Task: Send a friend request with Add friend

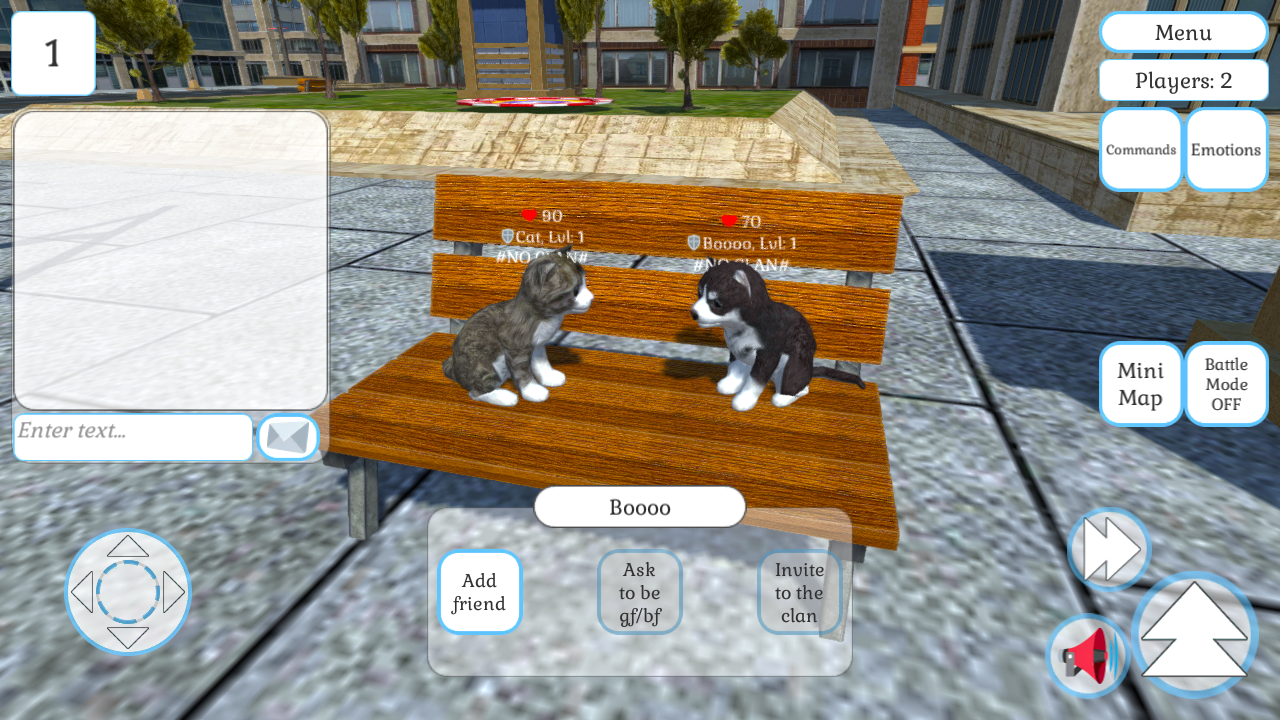Action: coord(480,592)
